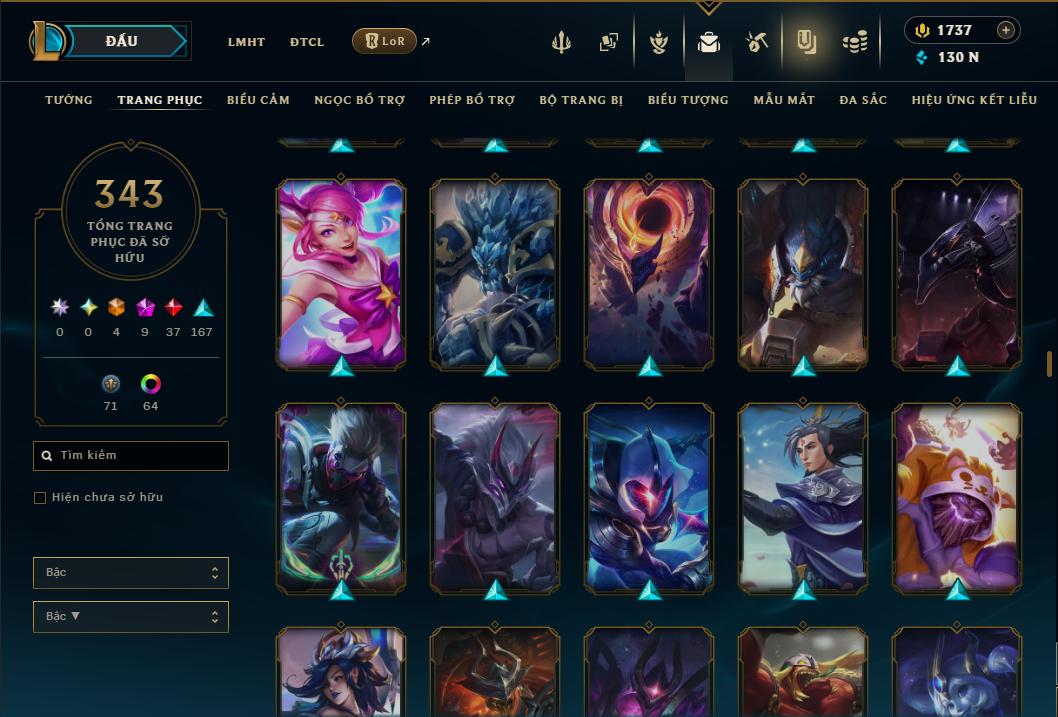Image resolution: width=1058 pixels, height=717 pixels.
Task: Open the MẪU MẮT tab
Action: 784,100
